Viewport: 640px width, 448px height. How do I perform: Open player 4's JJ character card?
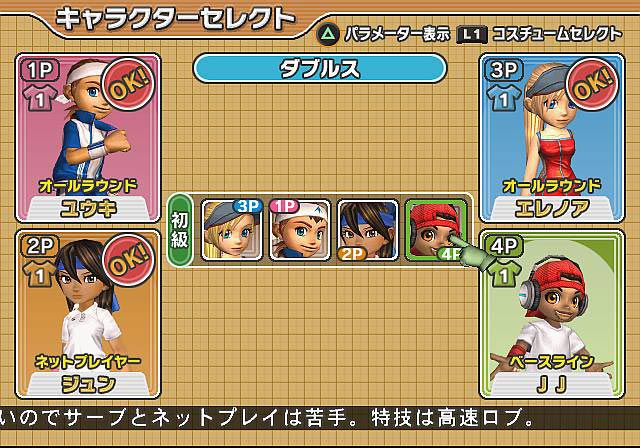551,314
